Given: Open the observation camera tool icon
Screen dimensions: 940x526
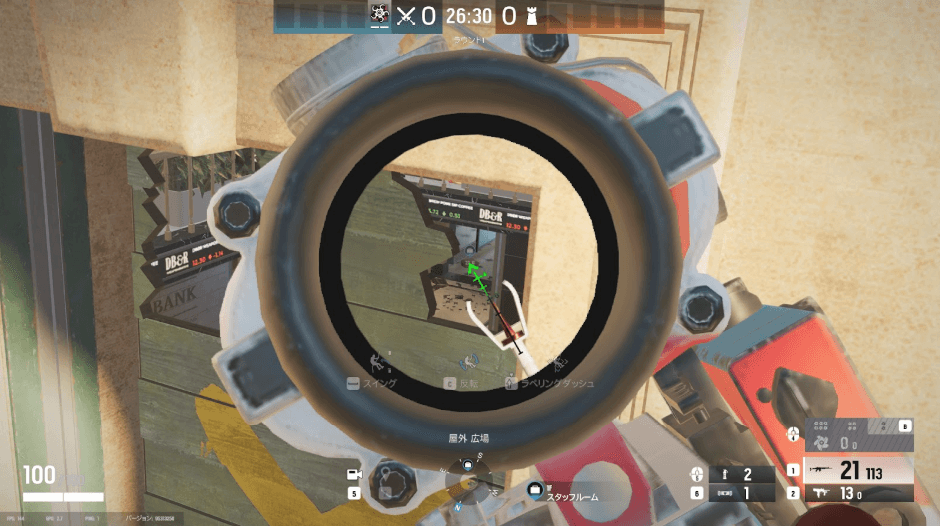Looking at the screenshot, I should point(353,474).
